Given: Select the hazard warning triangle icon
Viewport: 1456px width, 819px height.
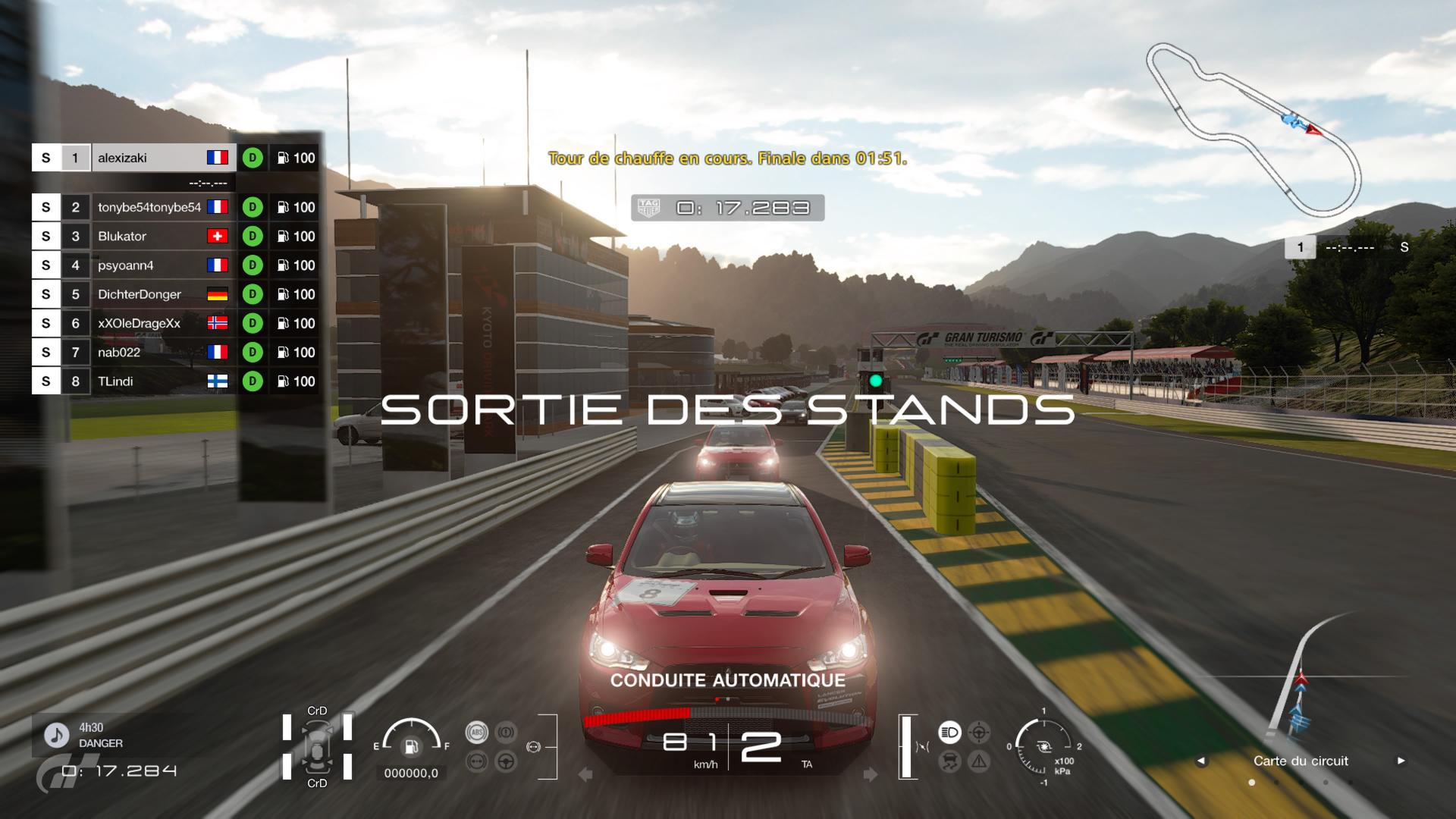Looking at the screenshot, I should click(x=979, y=761).
